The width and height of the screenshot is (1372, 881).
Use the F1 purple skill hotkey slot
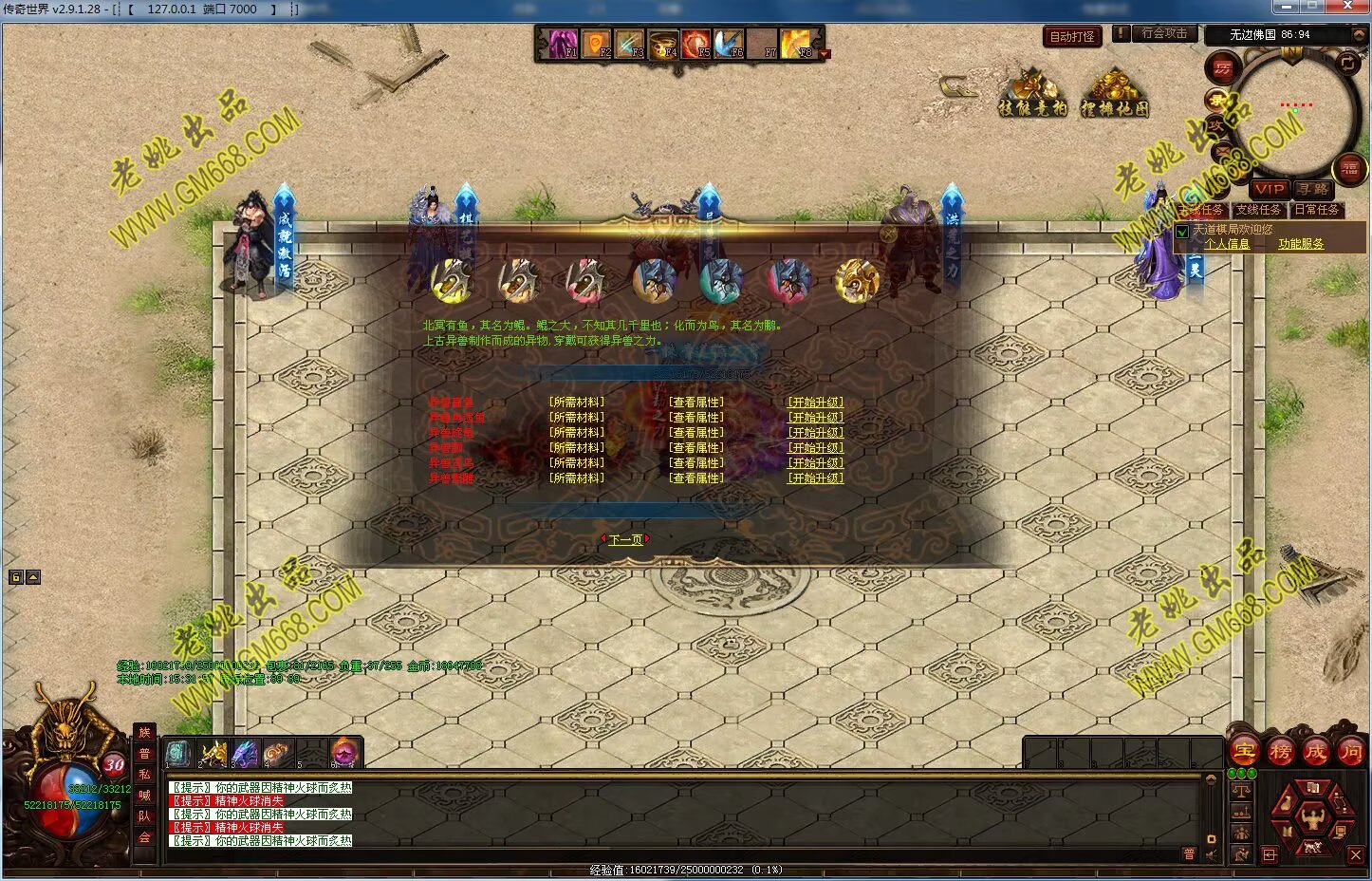click(562, 44)
